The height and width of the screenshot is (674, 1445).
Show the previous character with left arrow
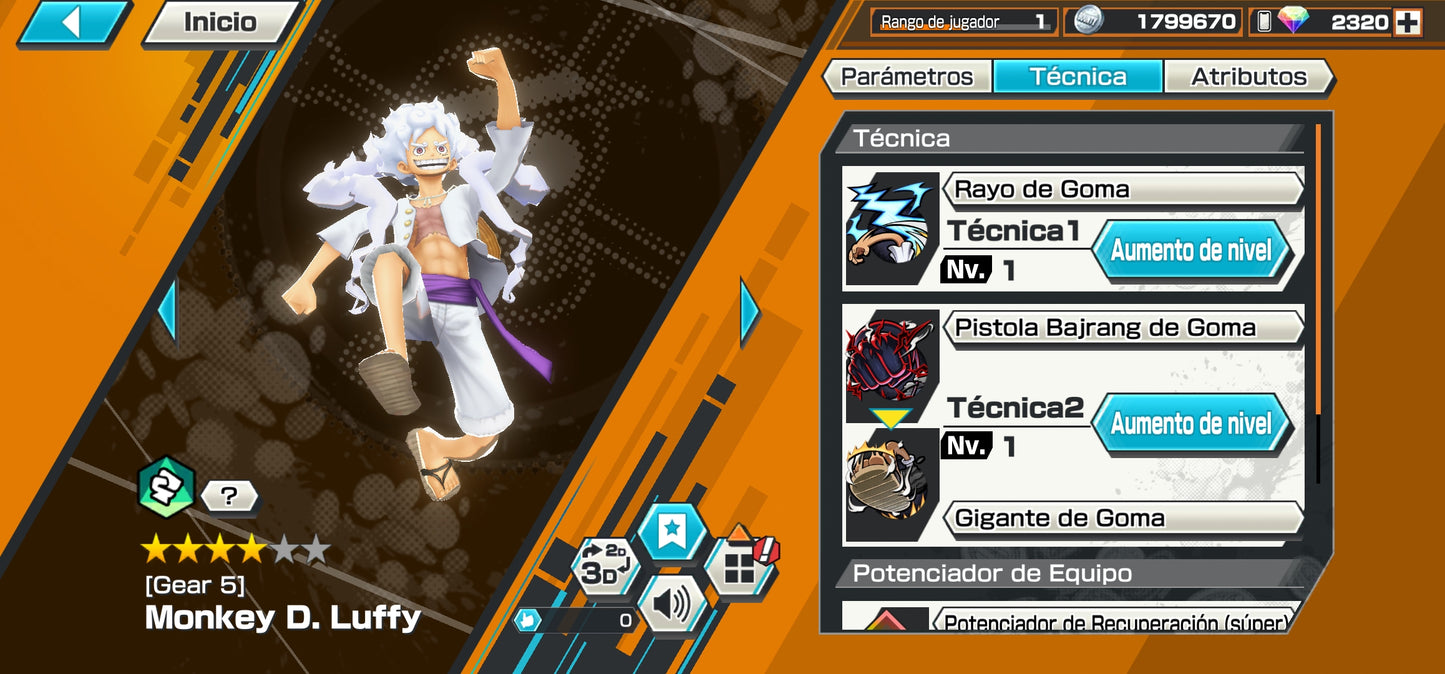tap(167, 311)
